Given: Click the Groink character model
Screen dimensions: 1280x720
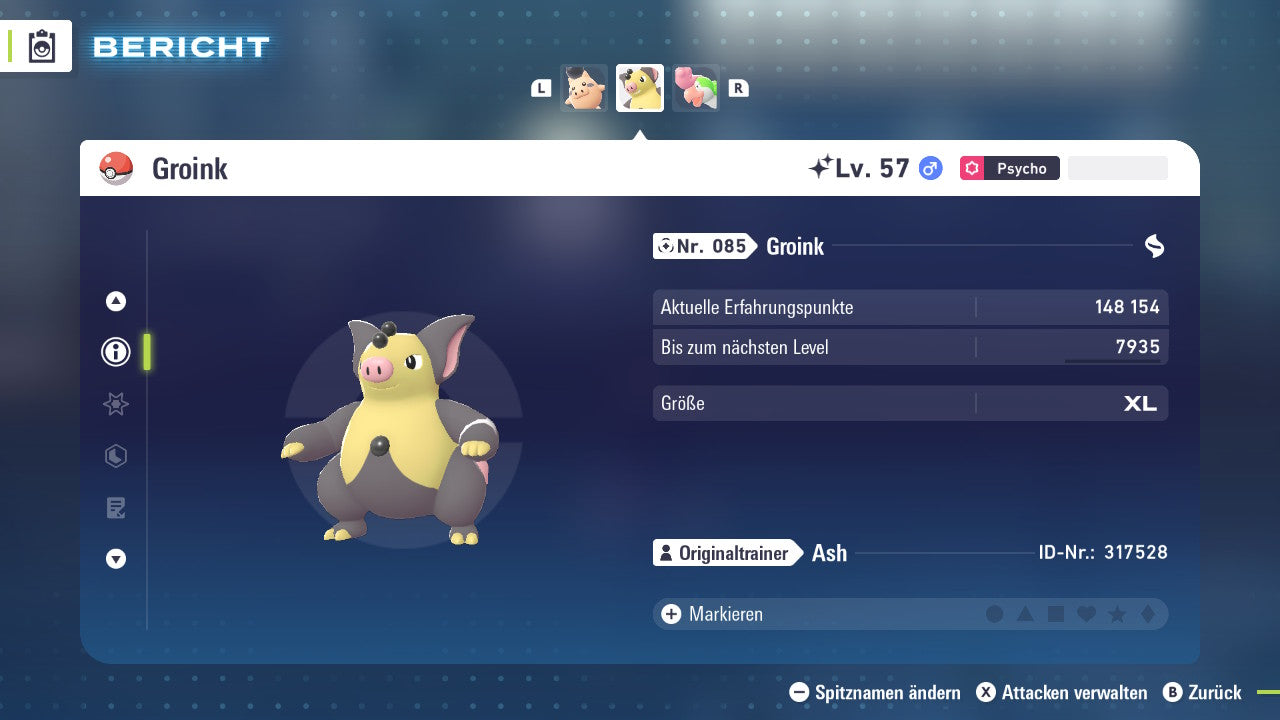Looking at the screenshot, I should (400, 430).
